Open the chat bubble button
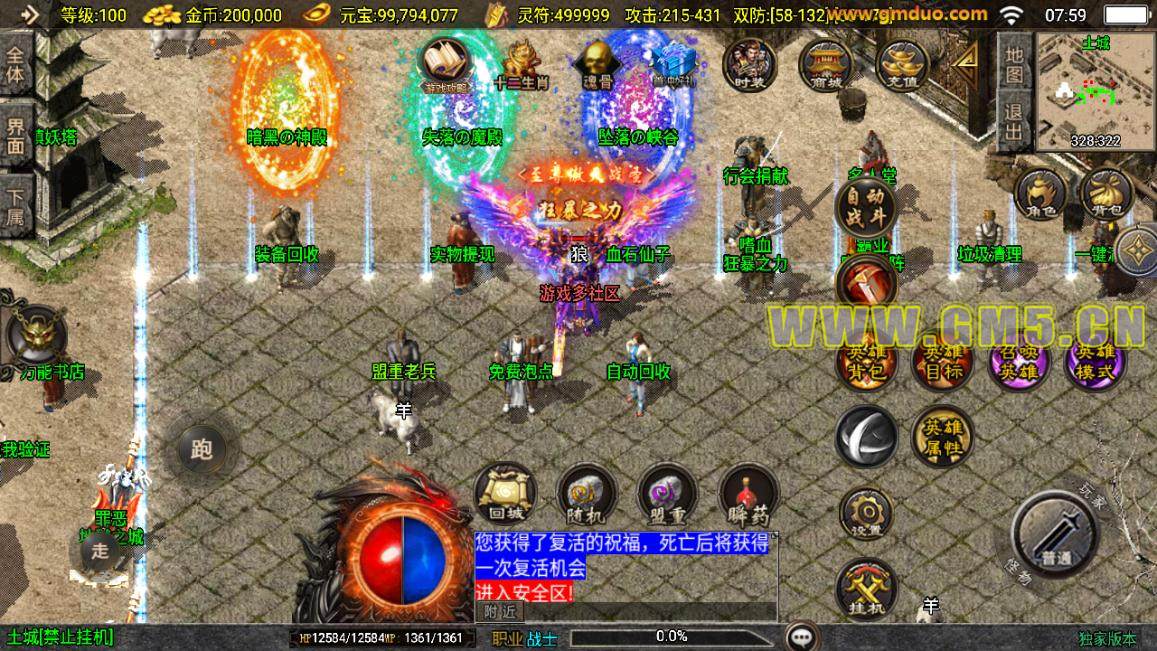The image size is (1157, 651). pos(800,636)
